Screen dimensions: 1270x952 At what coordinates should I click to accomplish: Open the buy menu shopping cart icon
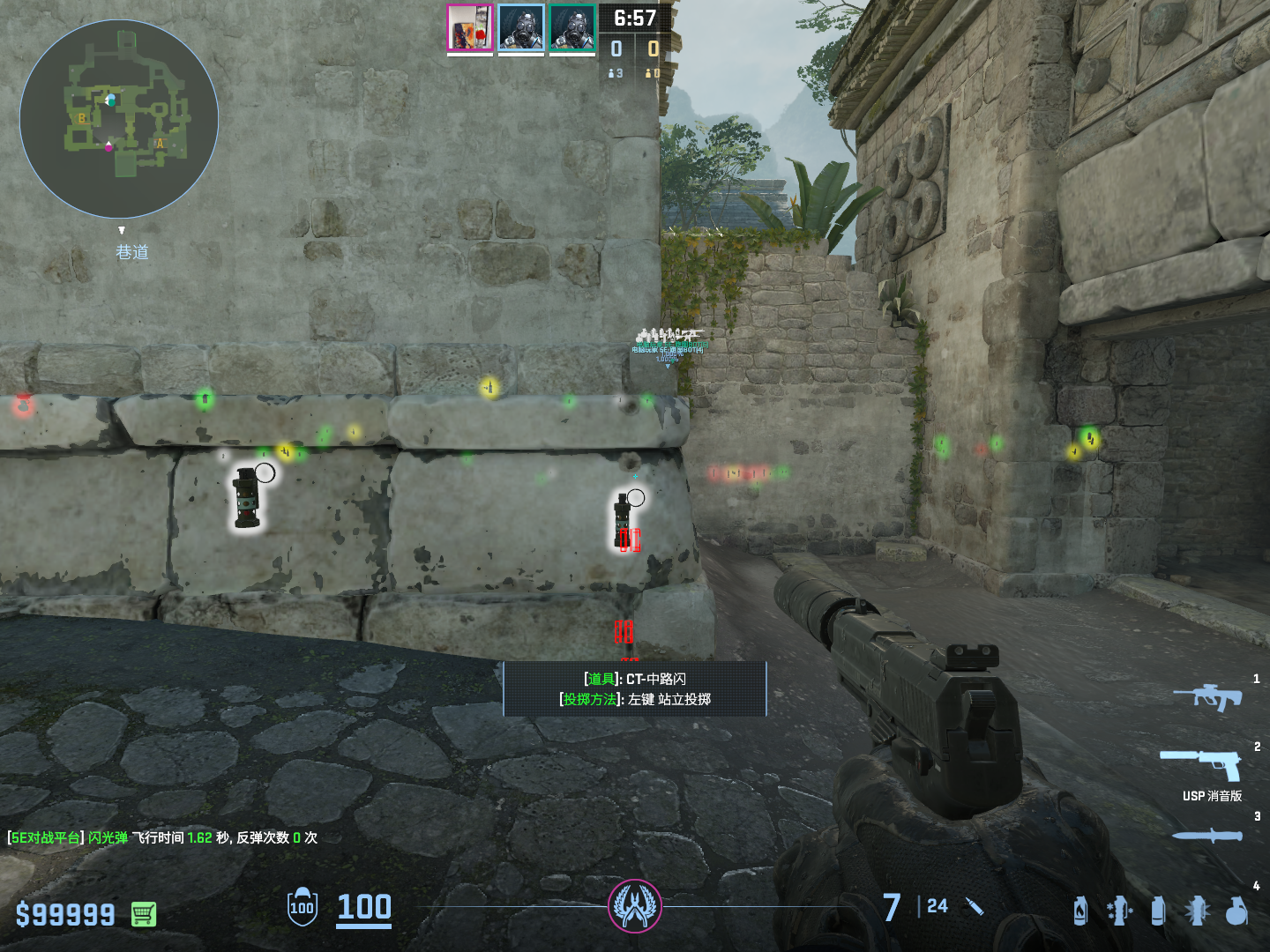pos(144,914)
